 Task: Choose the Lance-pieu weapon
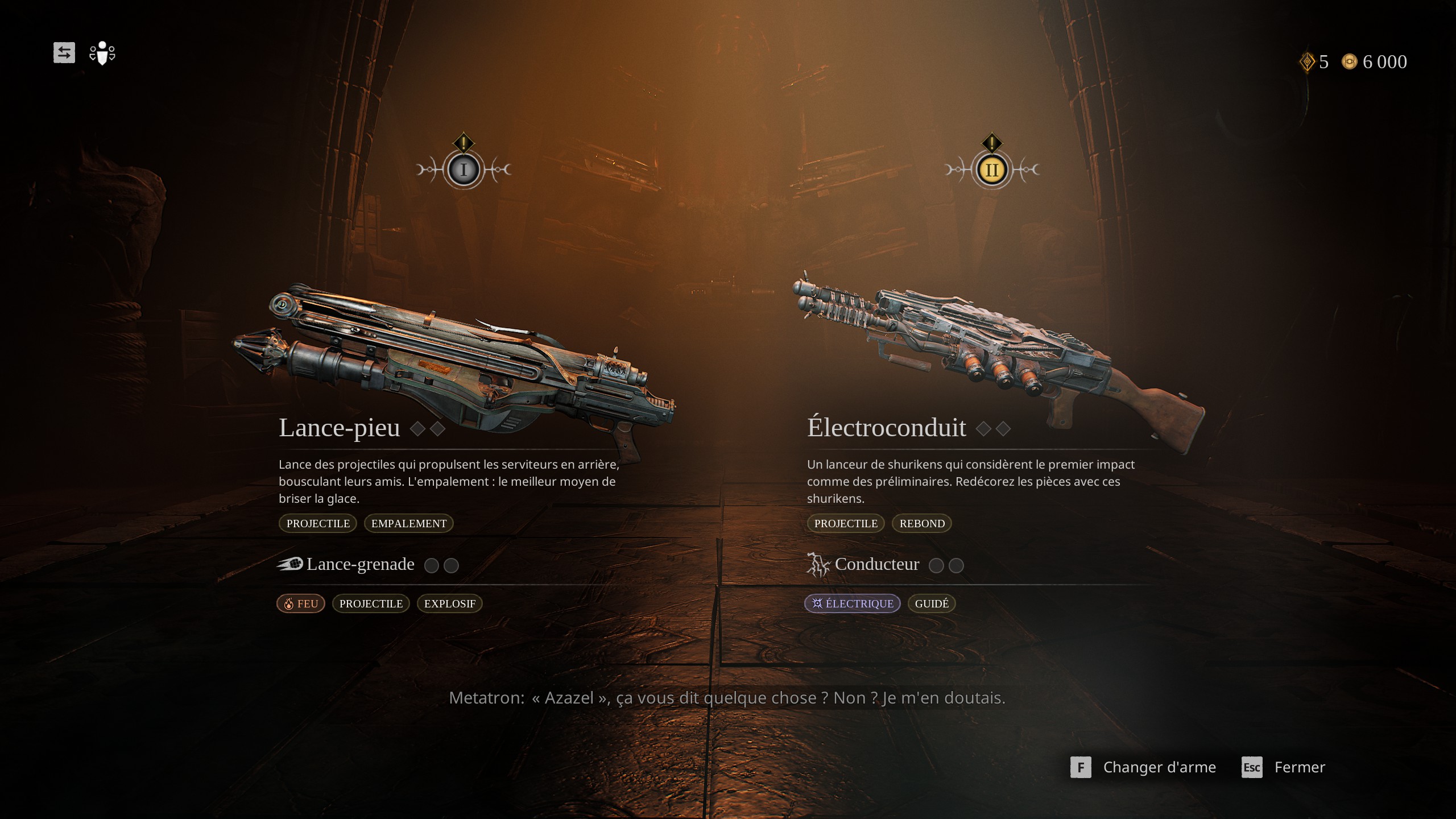click(x=340, y=428)
